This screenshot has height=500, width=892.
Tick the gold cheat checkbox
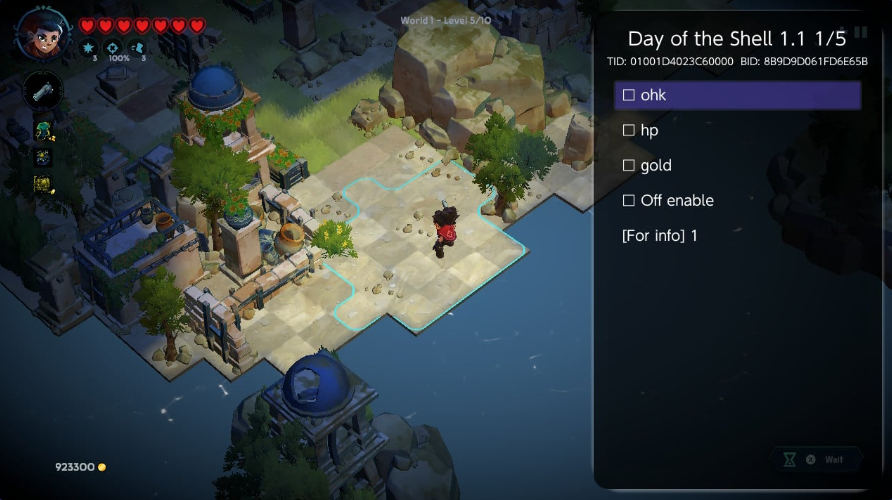pyautogui.click(x=629, y=165)
